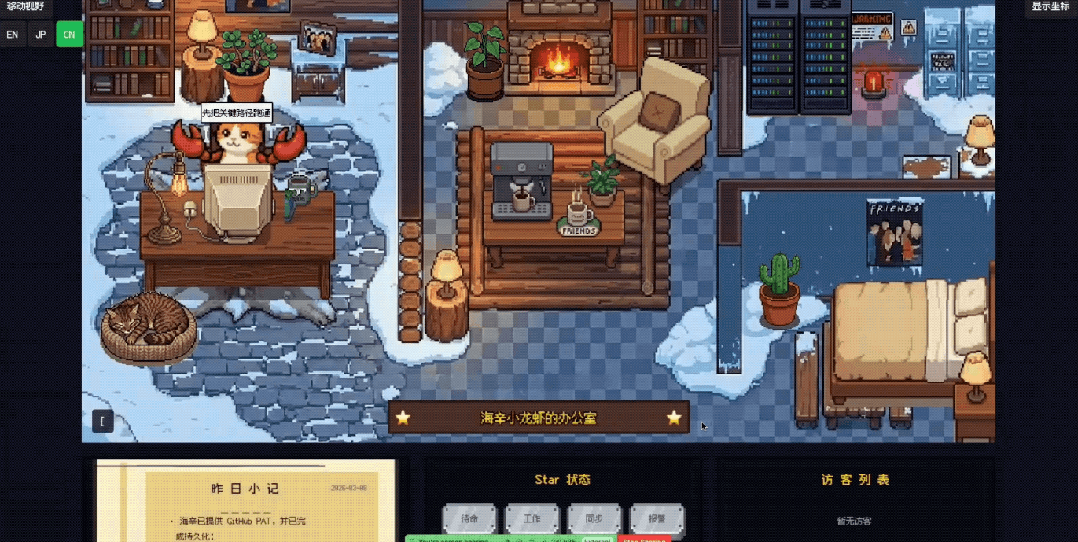The width and height of the screenshot is (1078, 542).
Task: Click the 移动视野 button
Action: 26,6
